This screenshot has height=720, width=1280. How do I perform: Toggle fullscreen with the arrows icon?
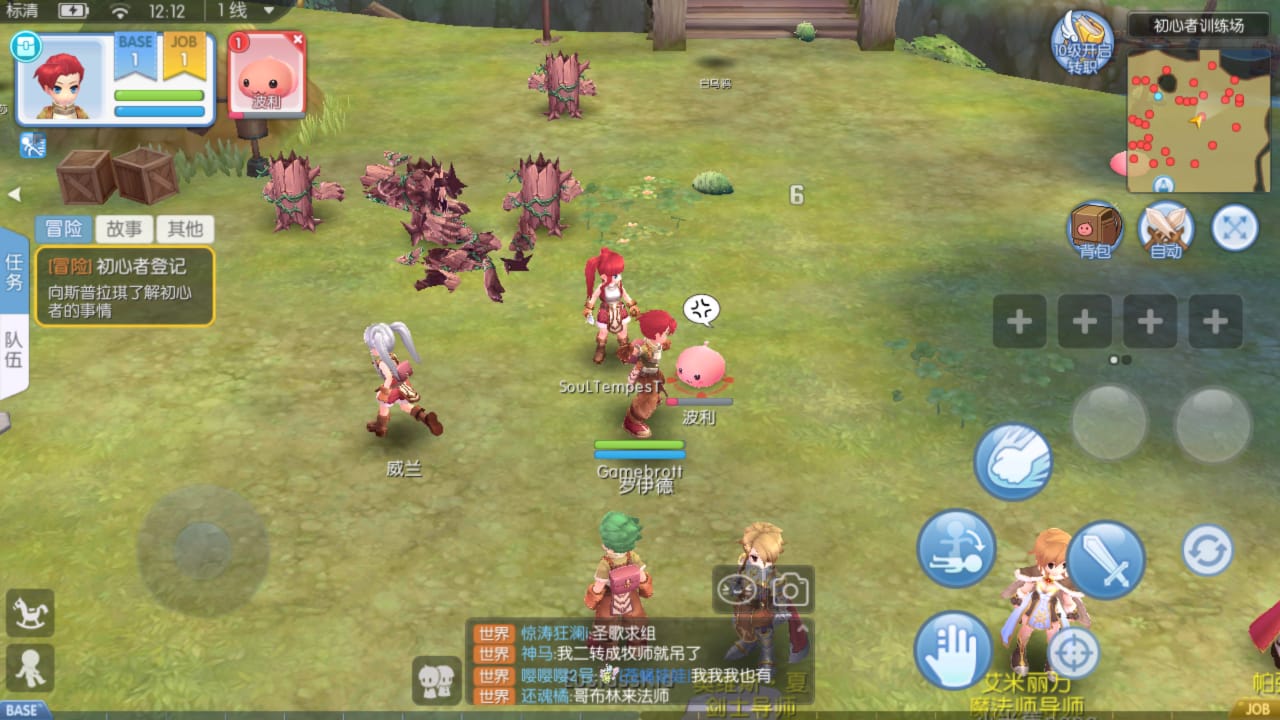[1234, 229]
